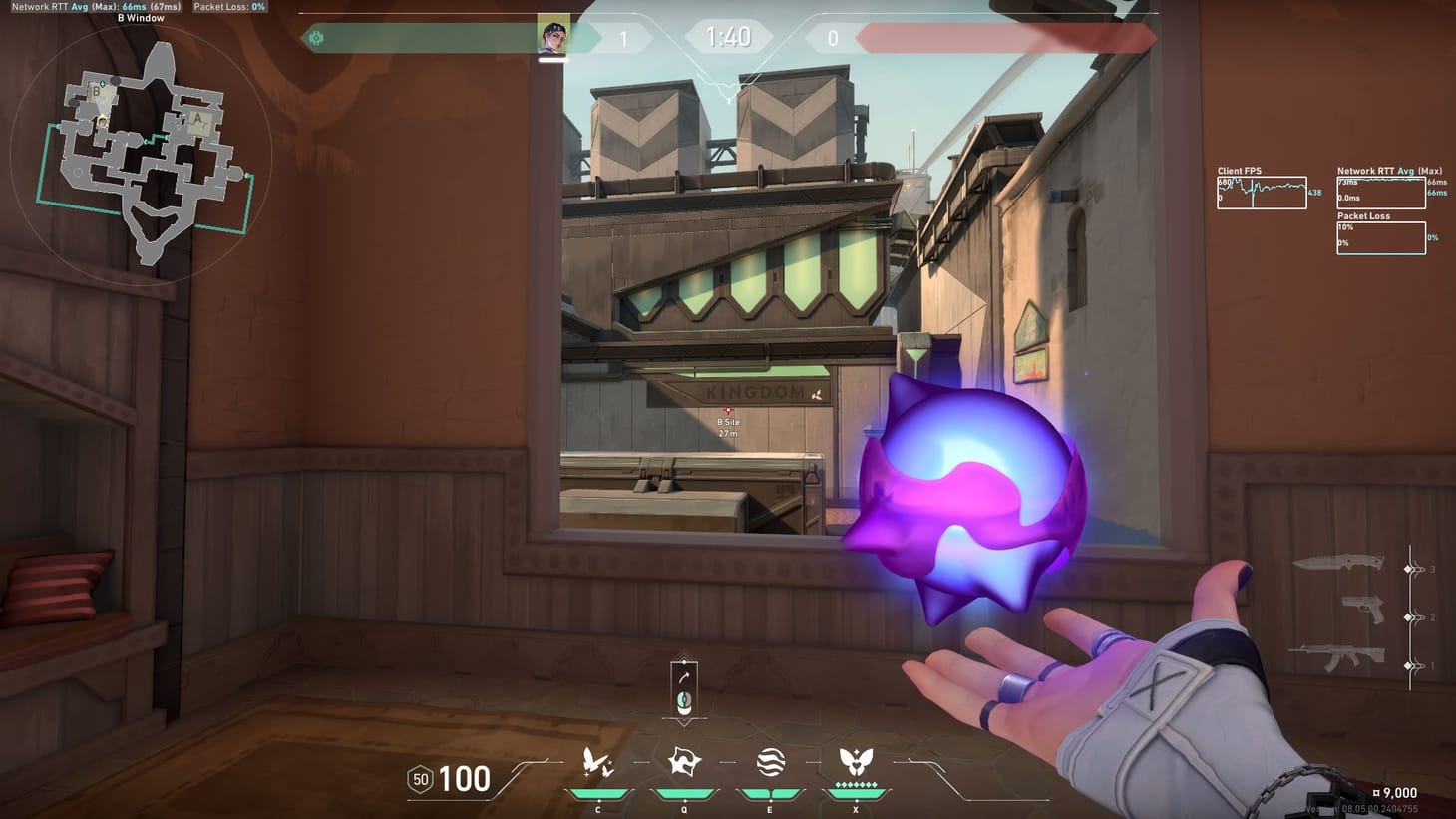
Task: Click the armor shield icon showing 50
Action: click(420, 777)
